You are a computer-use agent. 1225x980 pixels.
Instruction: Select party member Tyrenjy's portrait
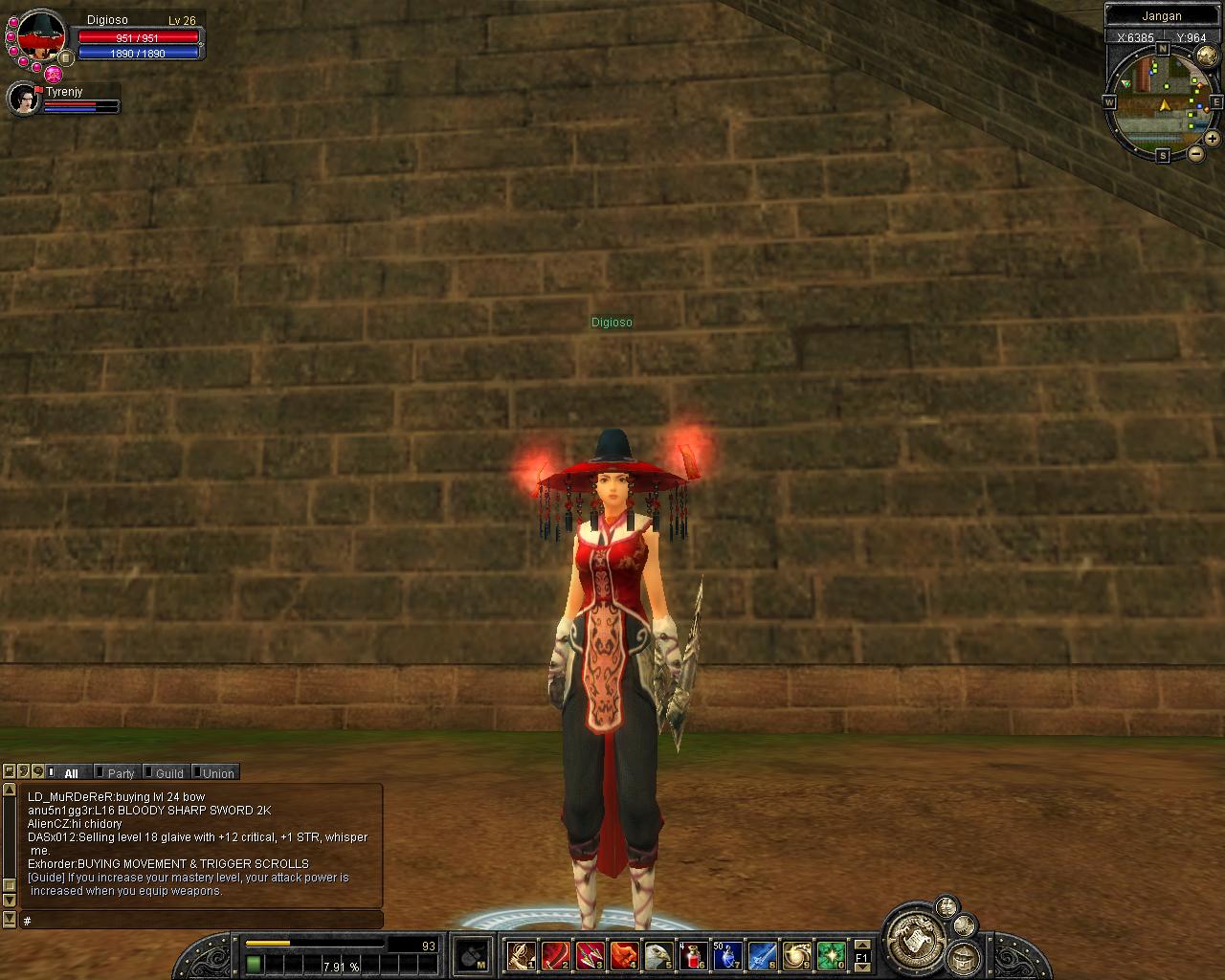tap(23, 99)
